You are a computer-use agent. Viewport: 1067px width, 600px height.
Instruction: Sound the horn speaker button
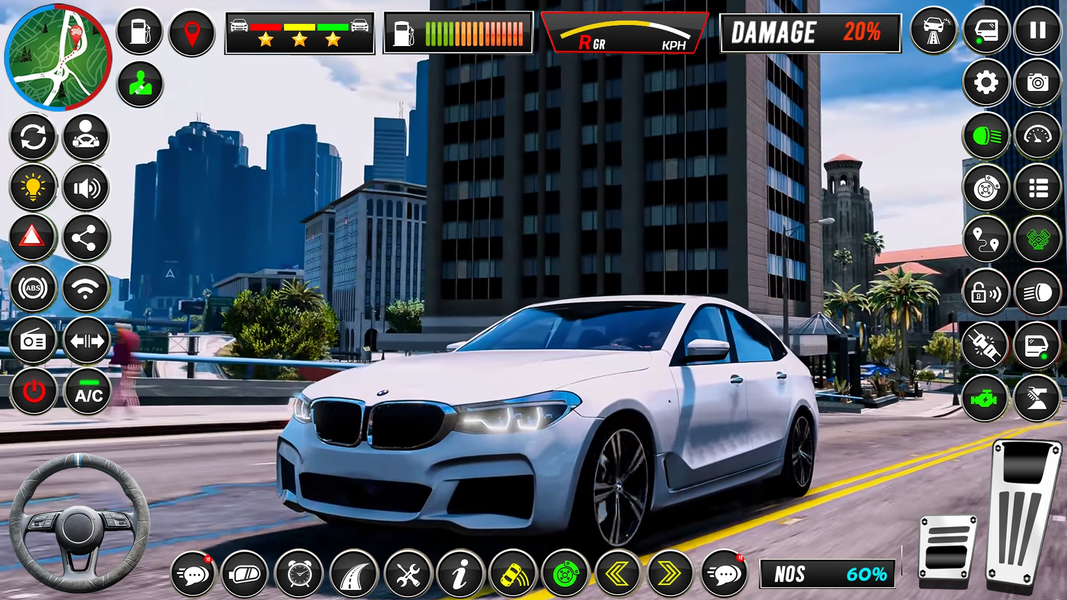[86, 187]
